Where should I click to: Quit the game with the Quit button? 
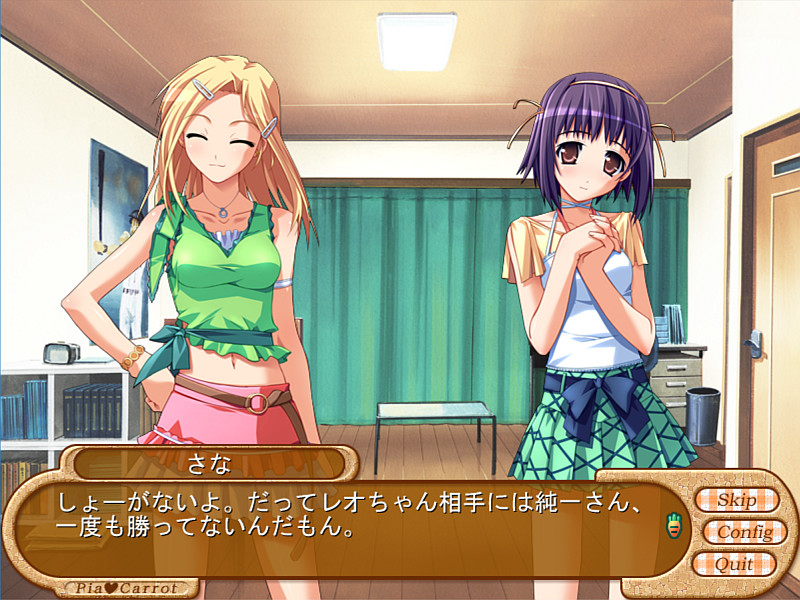click(735, 564)
